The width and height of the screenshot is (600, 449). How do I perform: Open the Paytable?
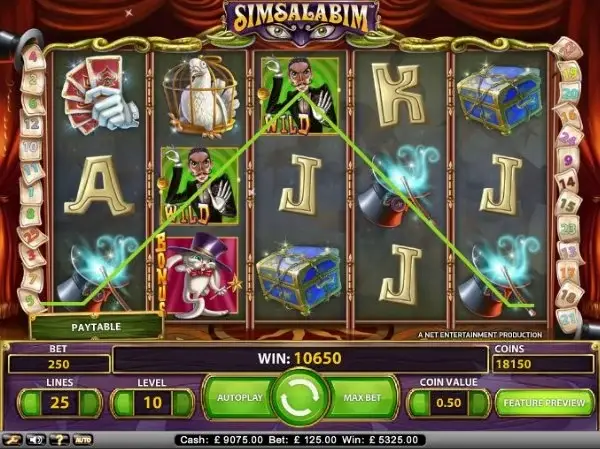[x=96, y=326]
